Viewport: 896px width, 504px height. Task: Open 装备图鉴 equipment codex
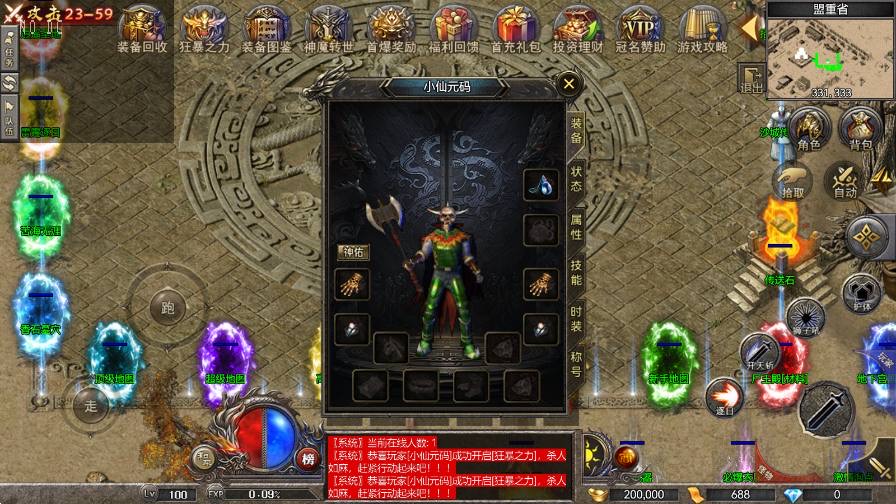[x=266, y=28]
